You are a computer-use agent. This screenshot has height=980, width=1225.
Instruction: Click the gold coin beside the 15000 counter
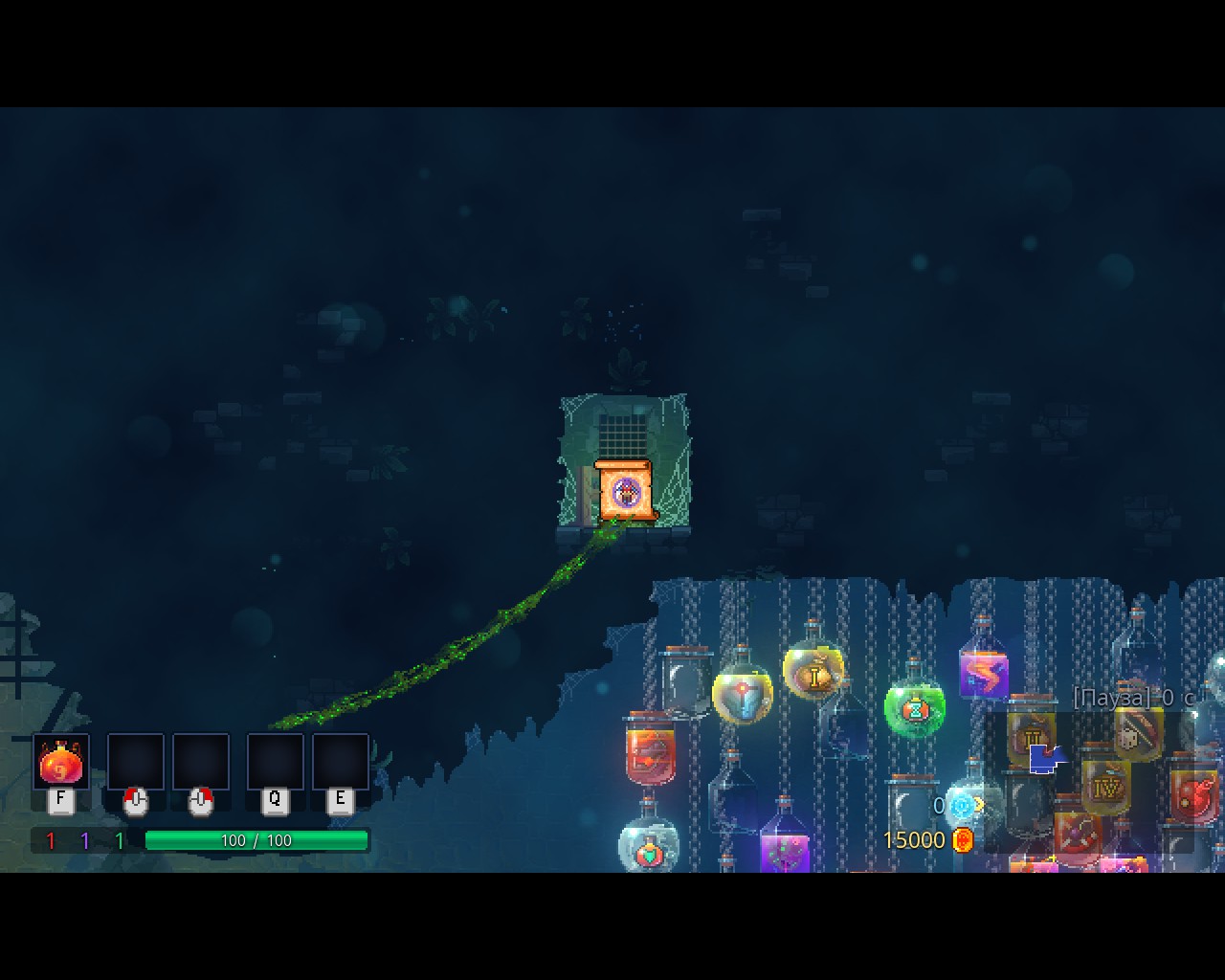point(962,839)
